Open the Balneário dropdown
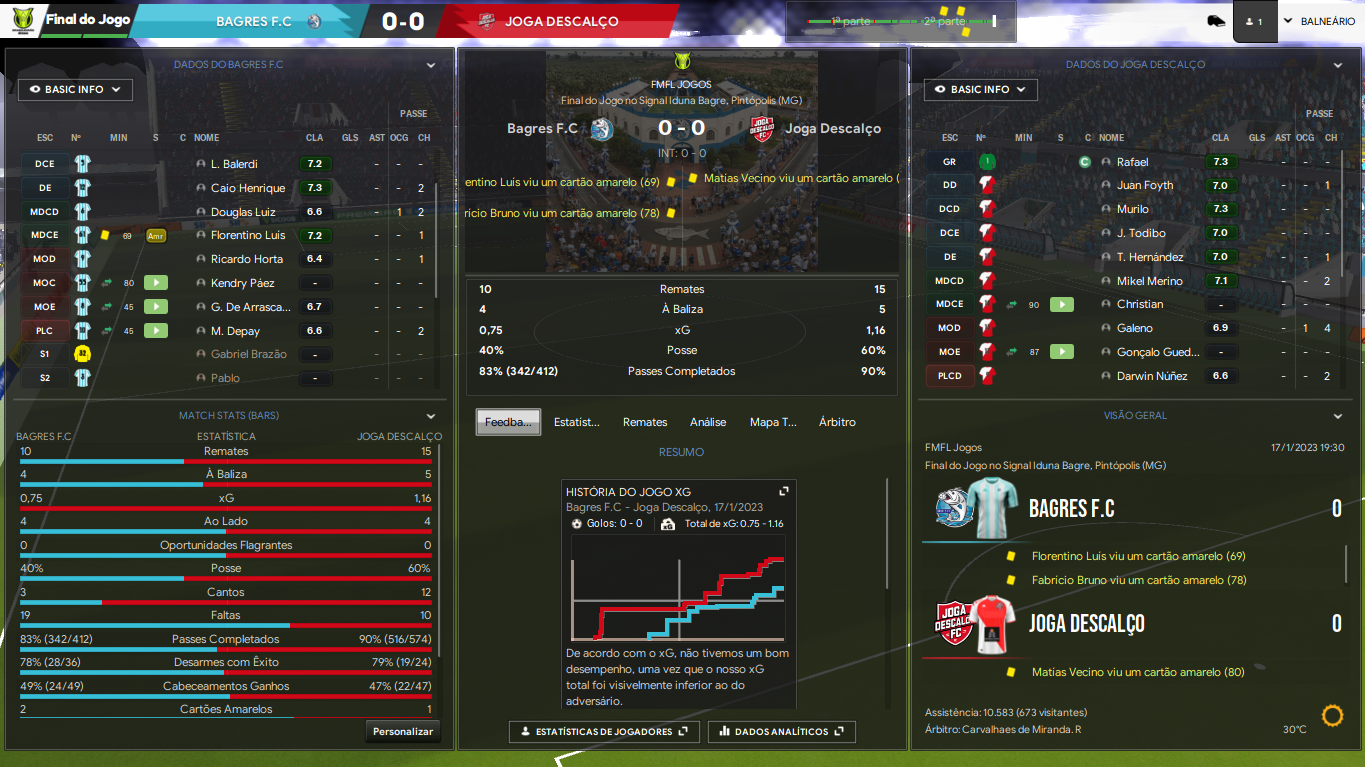This screenshot has height=767, width=1365. (x=1319, y=21)
